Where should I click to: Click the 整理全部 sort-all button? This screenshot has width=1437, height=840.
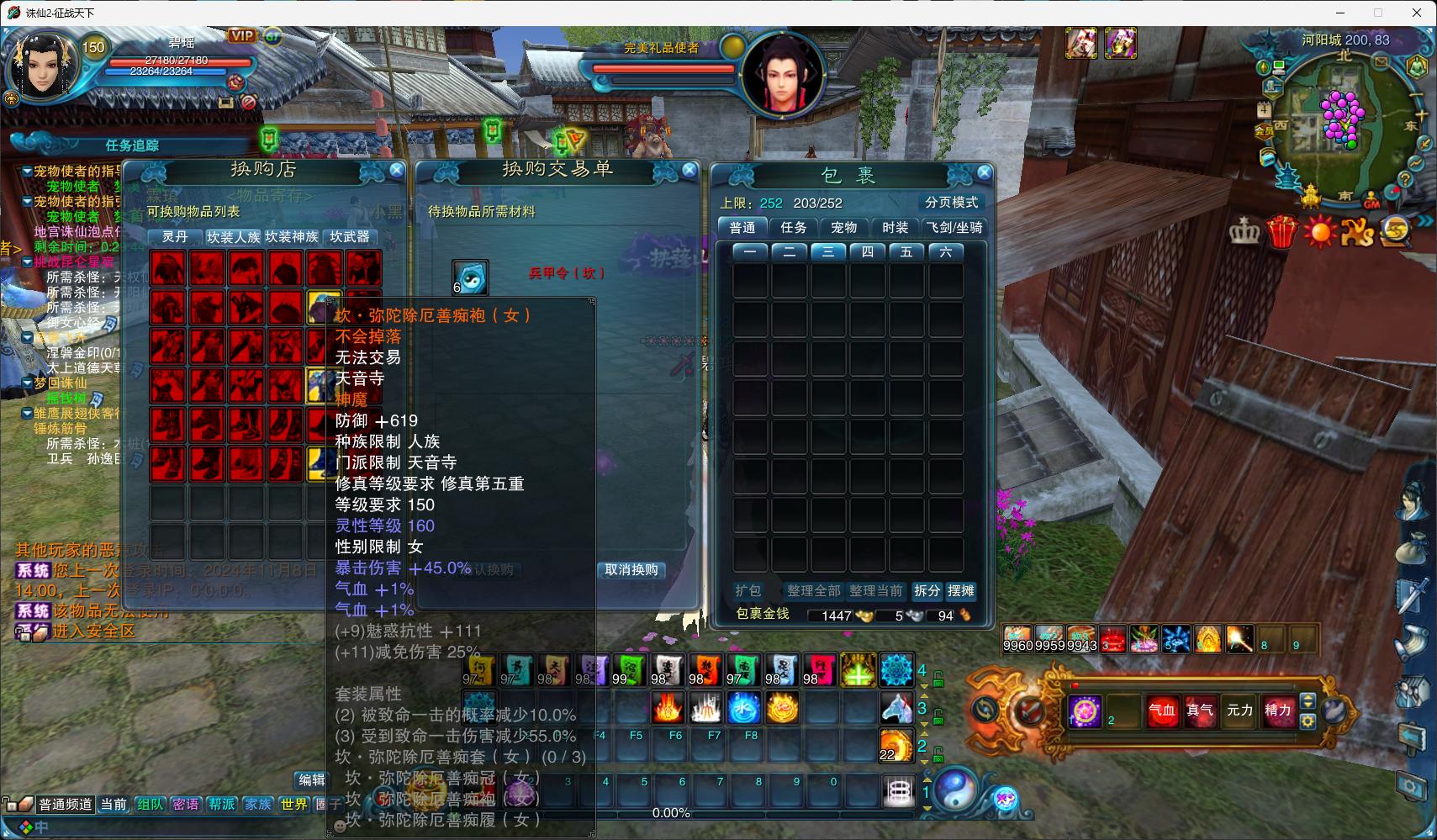coord(813,590)
